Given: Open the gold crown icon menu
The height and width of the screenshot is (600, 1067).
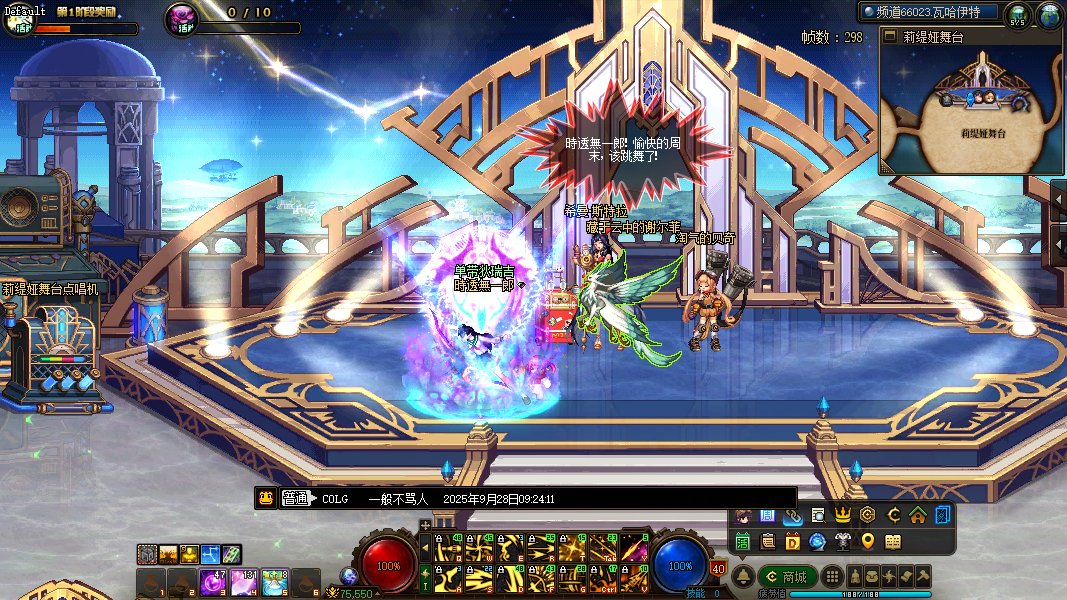Looking at the screenshot, I should click(842, 516).
